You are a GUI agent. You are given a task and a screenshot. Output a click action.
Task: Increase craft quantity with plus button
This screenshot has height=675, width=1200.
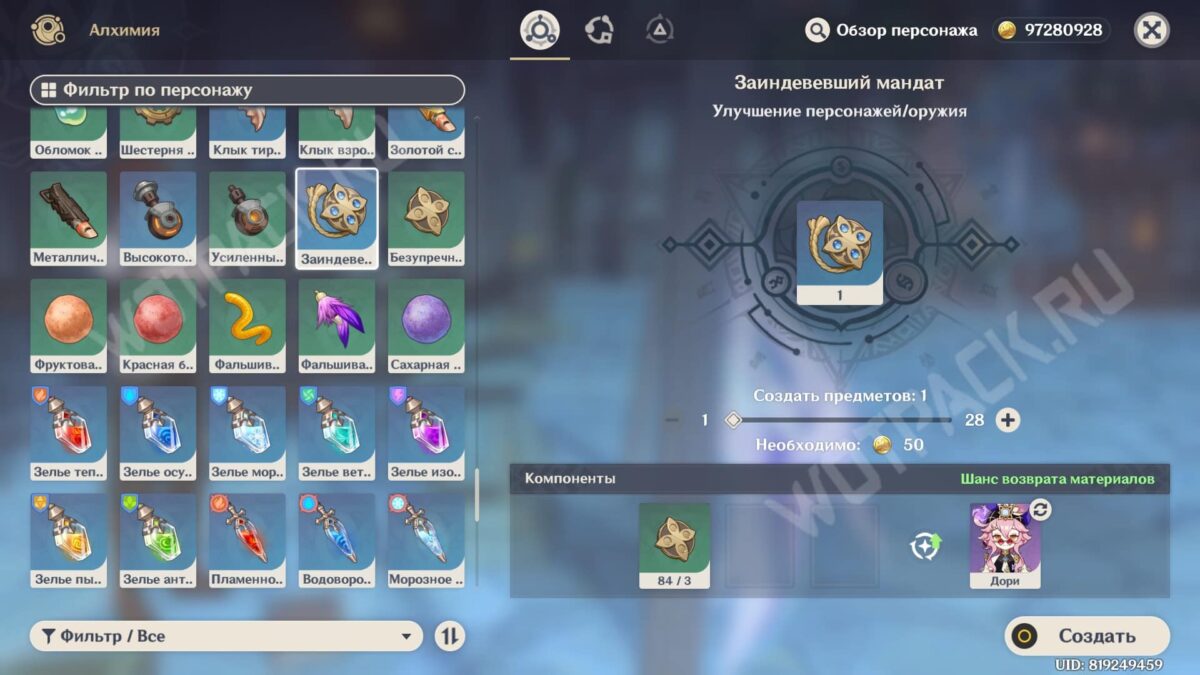(x=1008, y=420)
